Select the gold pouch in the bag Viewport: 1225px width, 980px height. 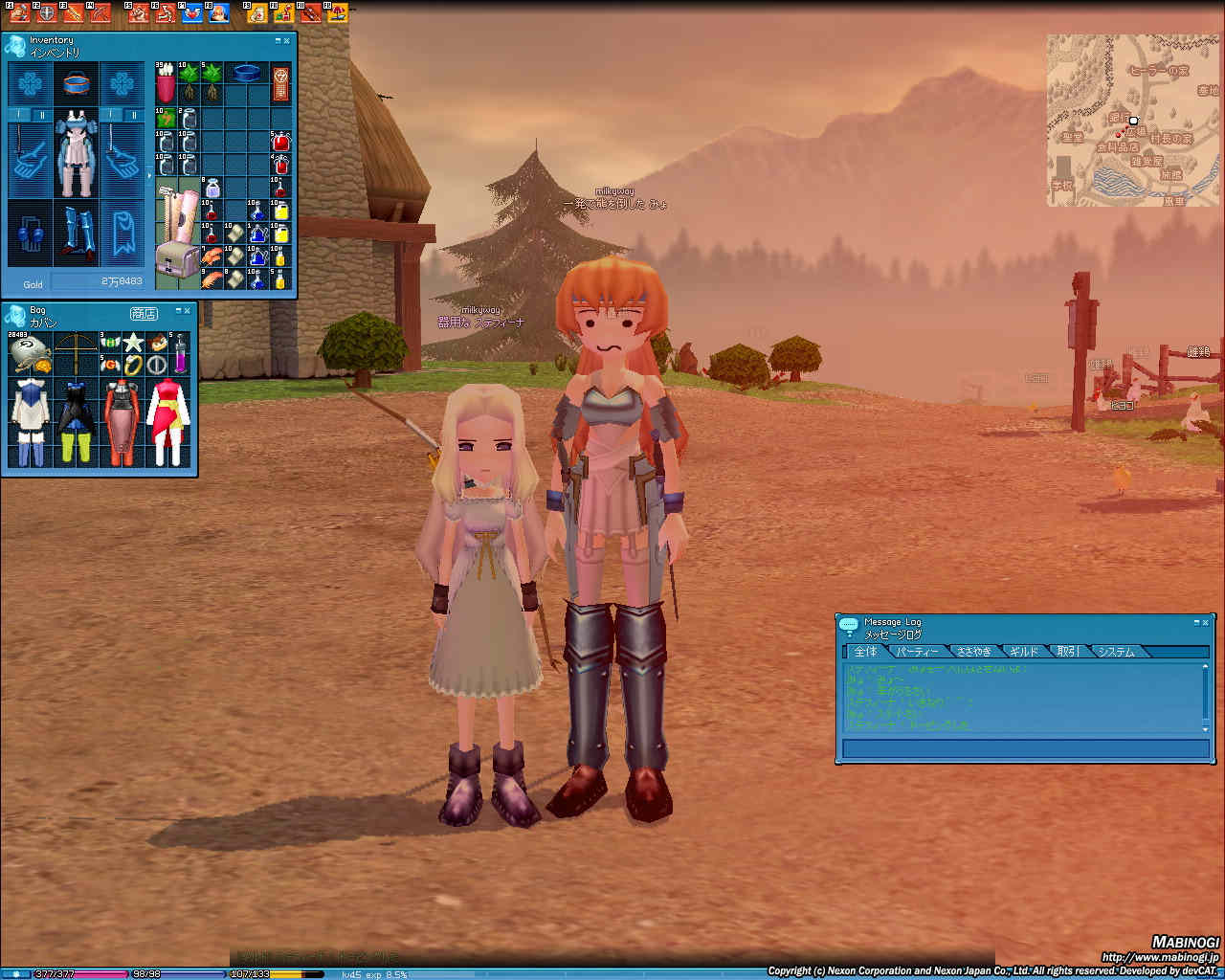point(29,354)
